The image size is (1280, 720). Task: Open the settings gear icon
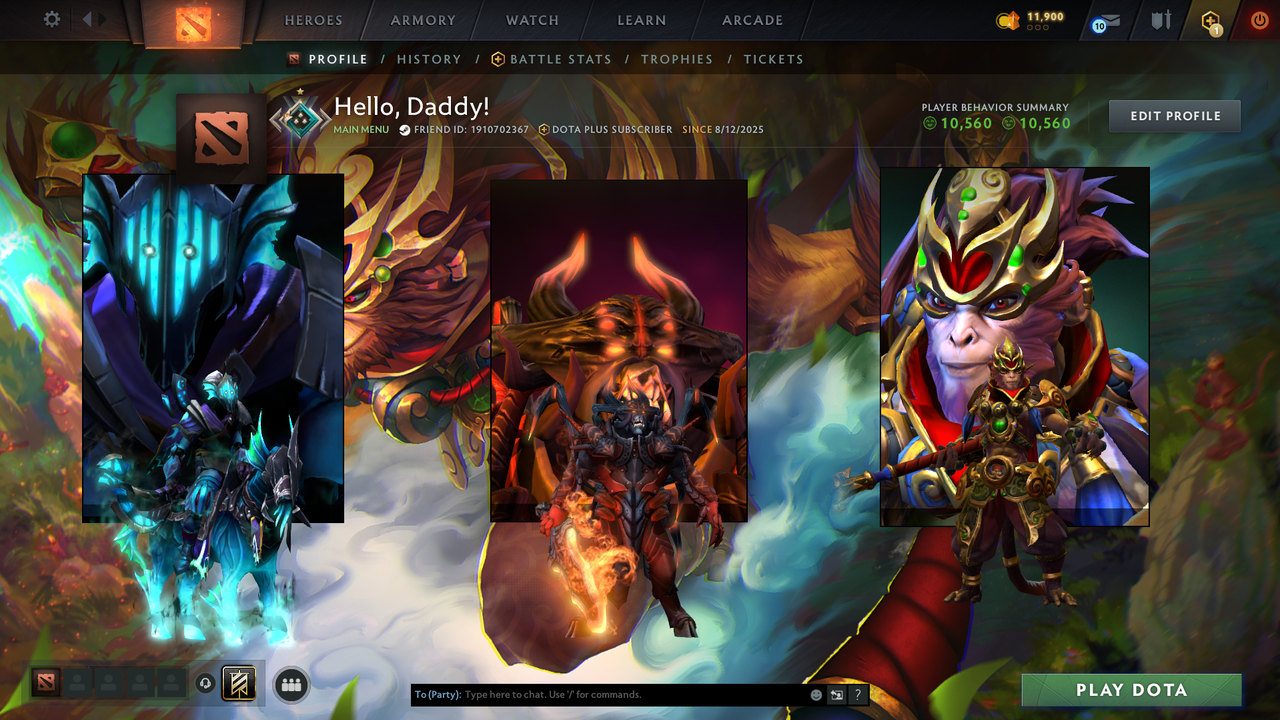pyautogui.click(x=51, y=18)
